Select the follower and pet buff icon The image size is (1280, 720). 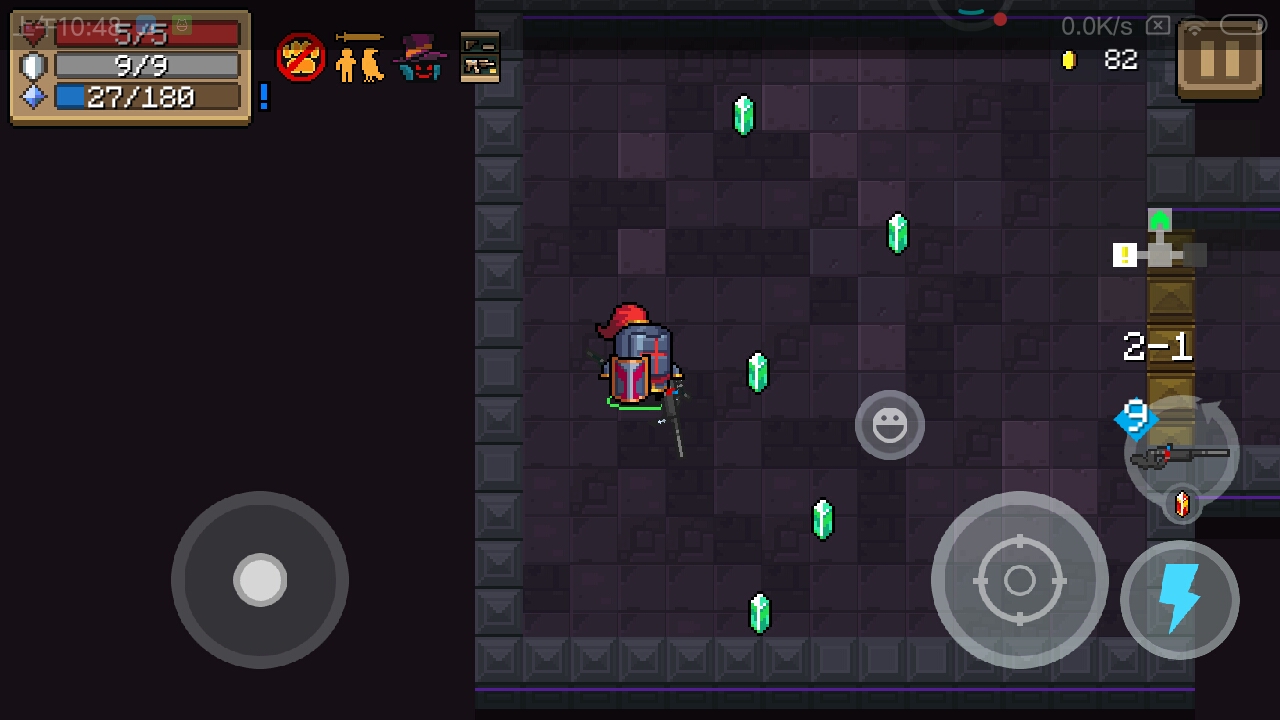(x=360, y=58)
